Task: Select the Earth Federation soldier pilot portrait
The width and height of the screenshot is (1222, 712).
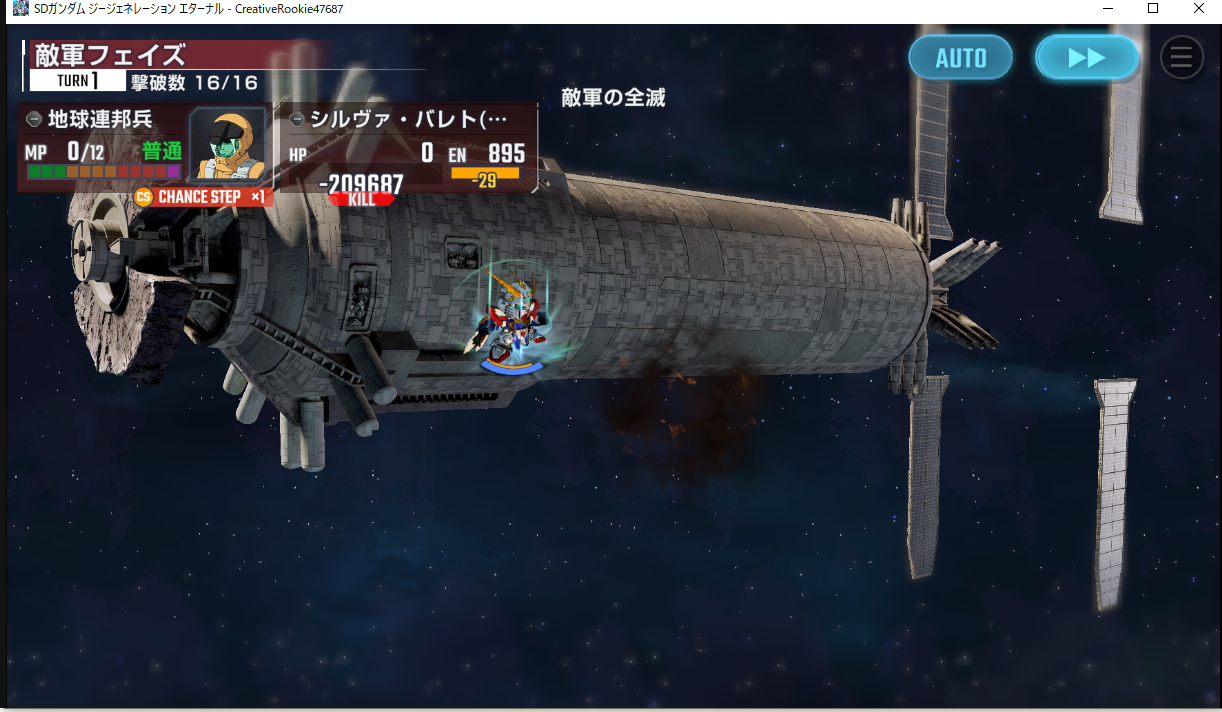Action: point(227,144)
